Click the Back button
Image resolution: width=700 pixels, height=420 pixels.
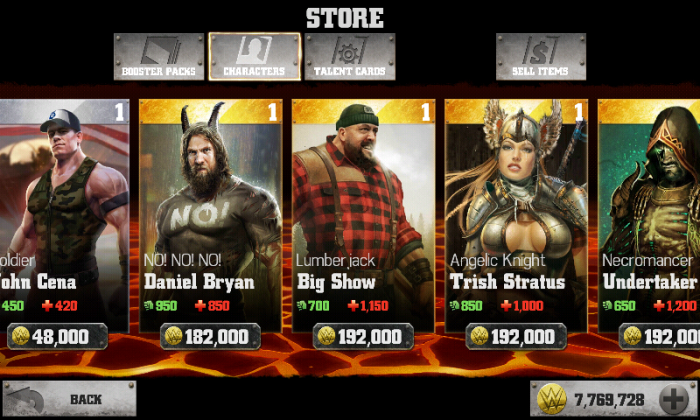click(69, 399)
